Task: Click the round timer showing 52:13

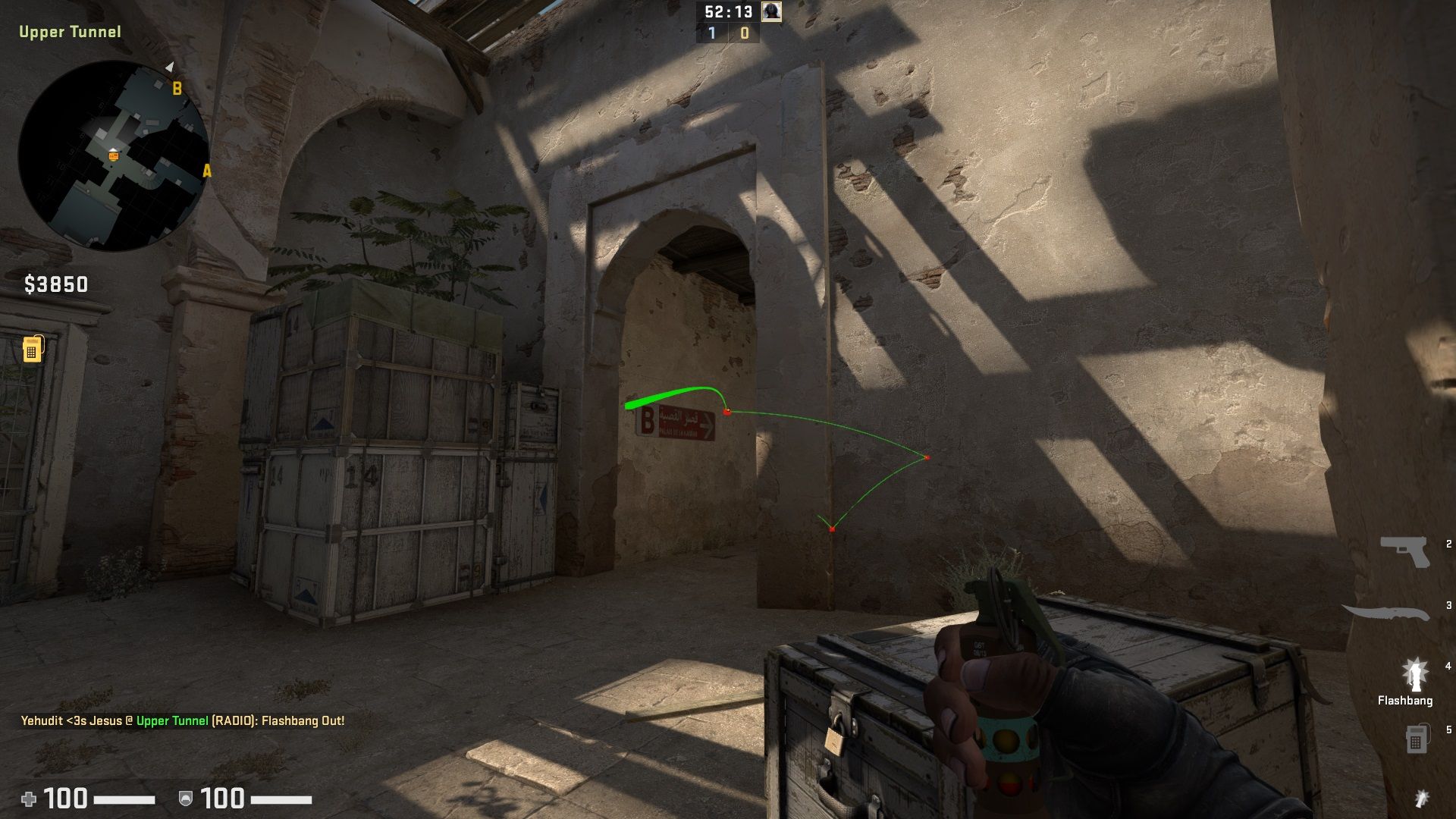Action: [x=730, y=11]
